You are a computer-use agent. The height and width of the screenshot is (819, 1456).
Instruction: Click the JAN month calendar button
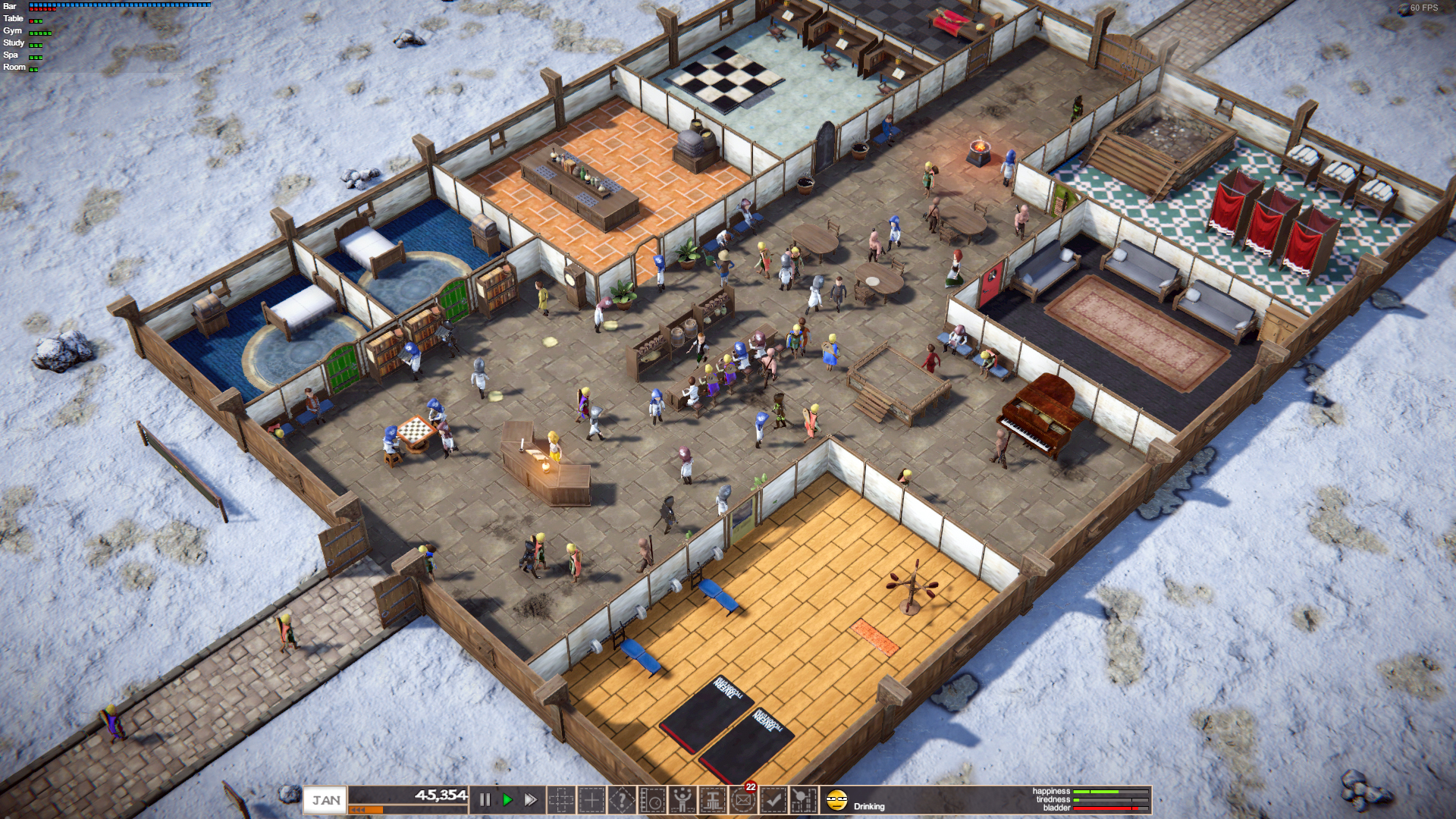coord(326,800)
